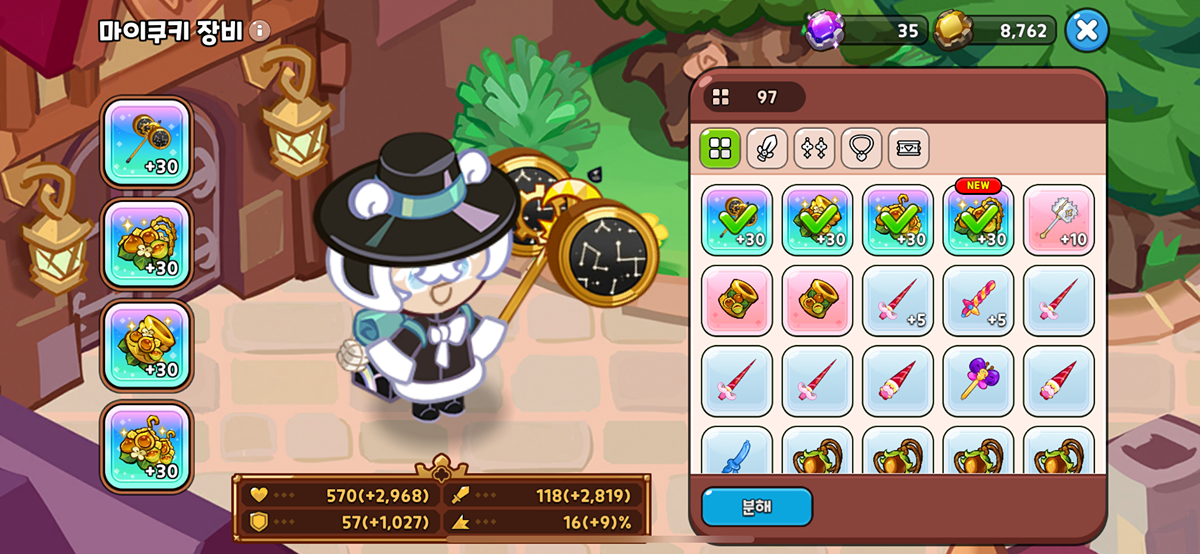The width and height of the screenshot is (1200, 554).
Task: Switch to the ticket-shaped category tab
Action: (x=908, y=148)
